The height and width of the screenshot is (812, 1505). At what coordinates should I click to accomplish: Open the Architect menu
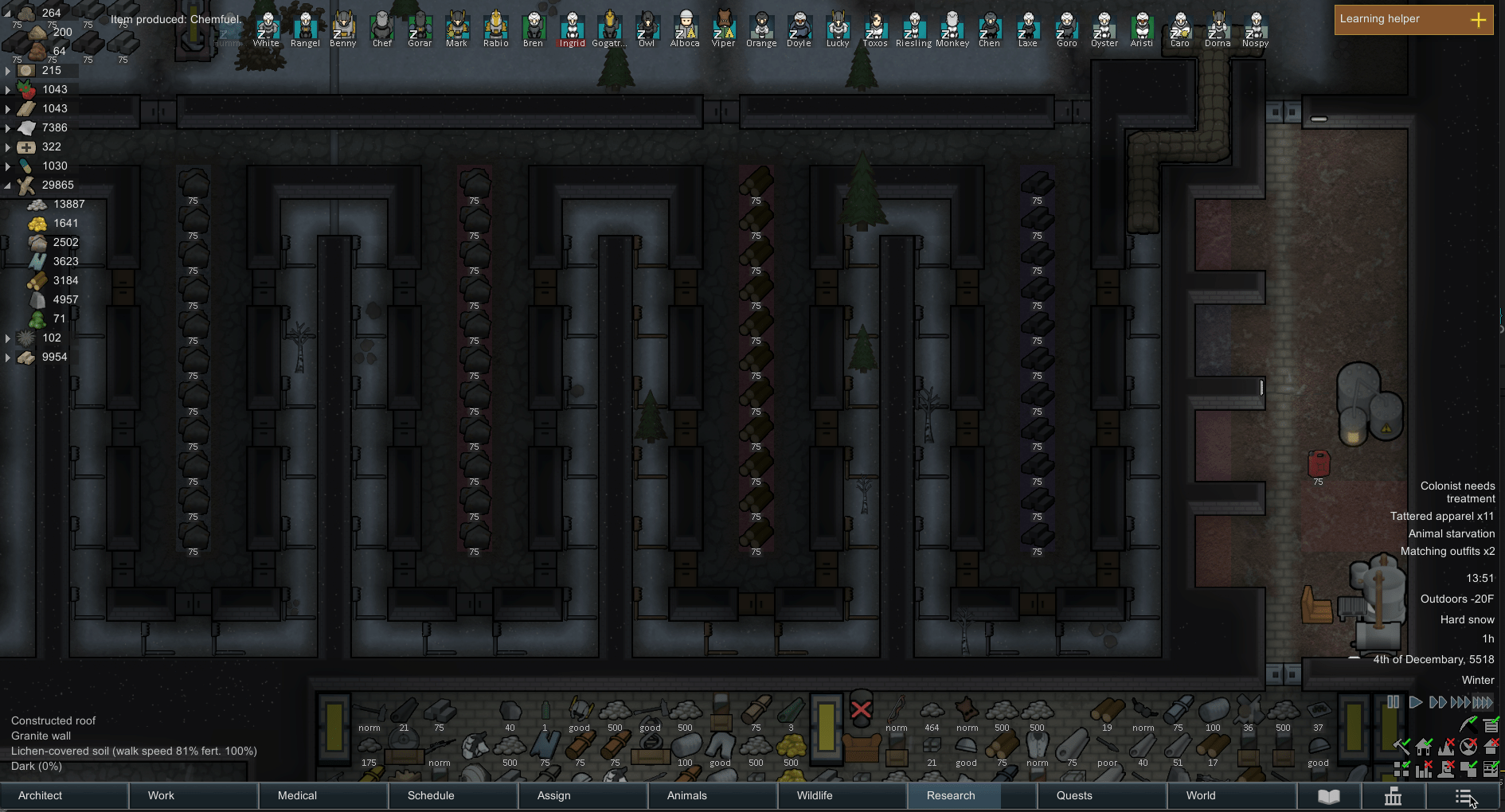tap(40, 795)
